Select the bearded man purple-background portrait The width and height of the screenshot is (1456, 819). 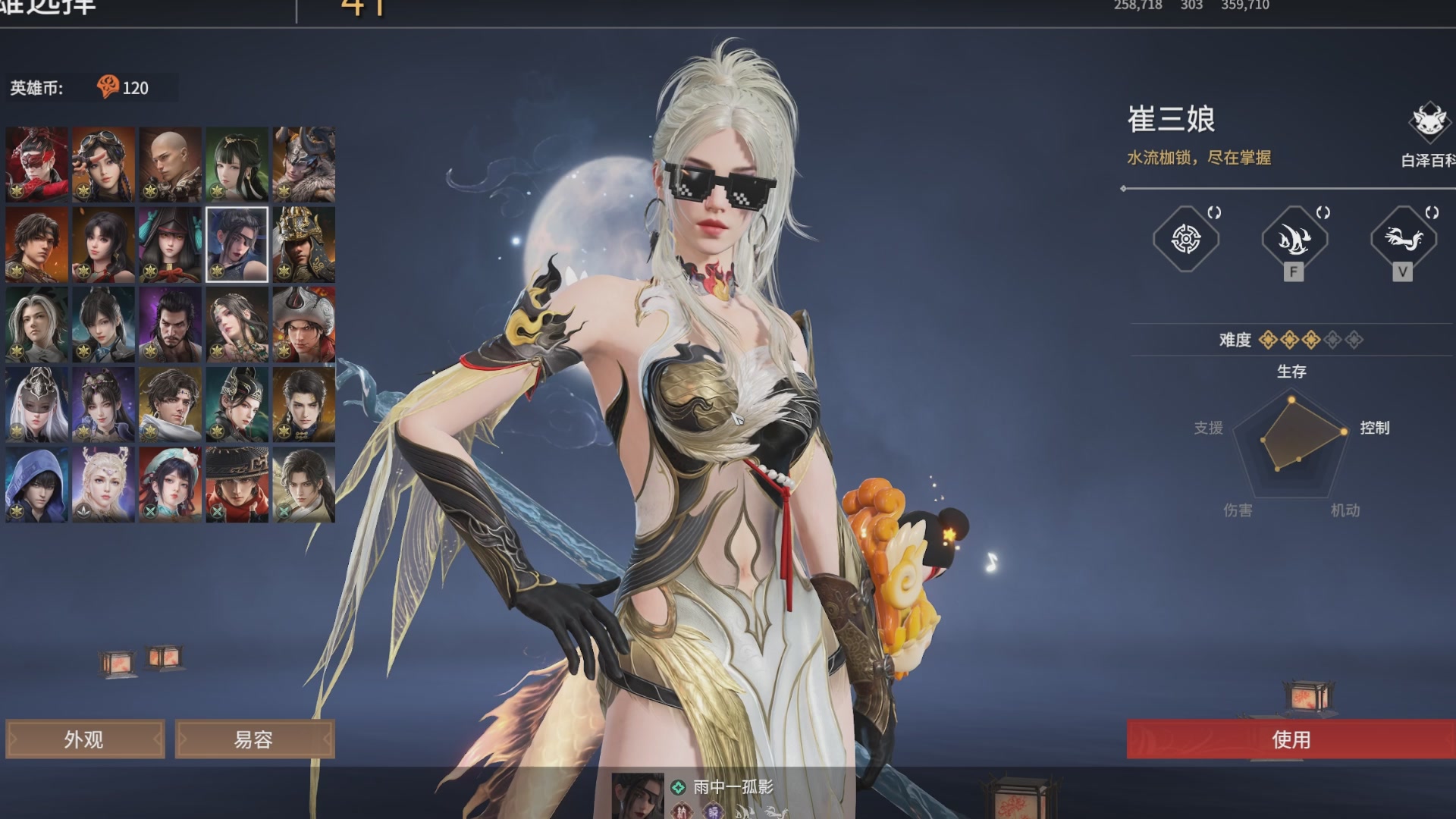[170, 325]
